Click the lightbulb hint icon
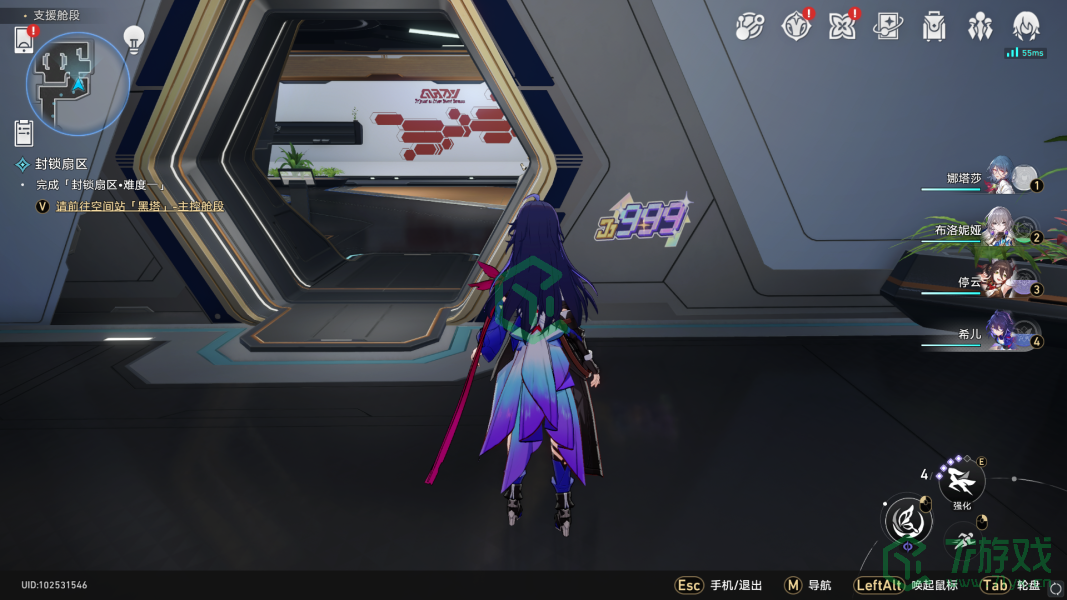Image resolution: width=1067 pixels, height=600 pixels. (134, 38)
